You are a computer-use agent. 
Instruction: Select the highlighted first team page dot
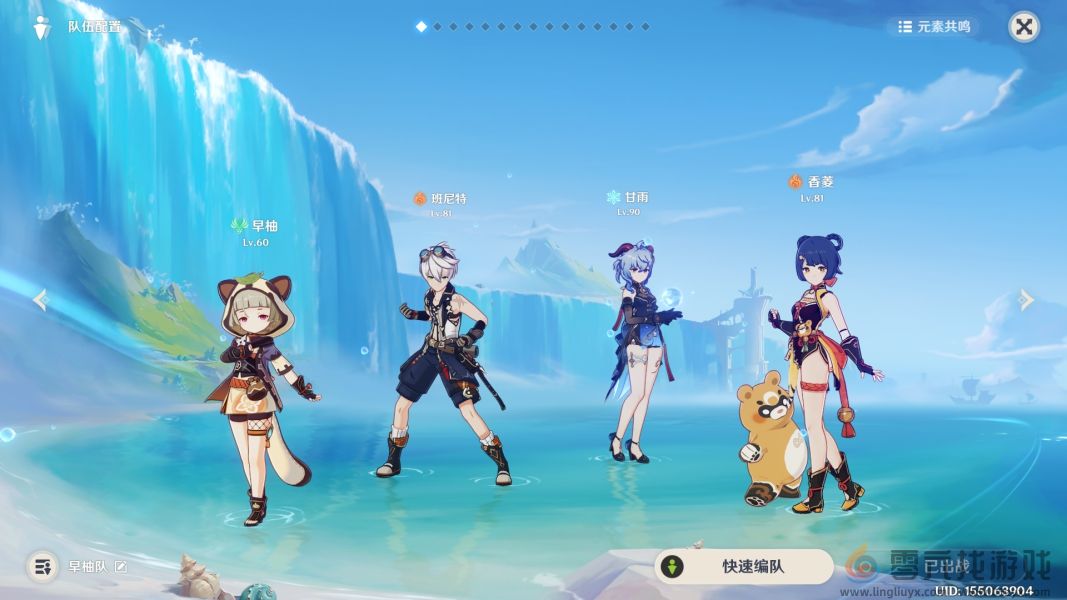click(x=421, y=27)
